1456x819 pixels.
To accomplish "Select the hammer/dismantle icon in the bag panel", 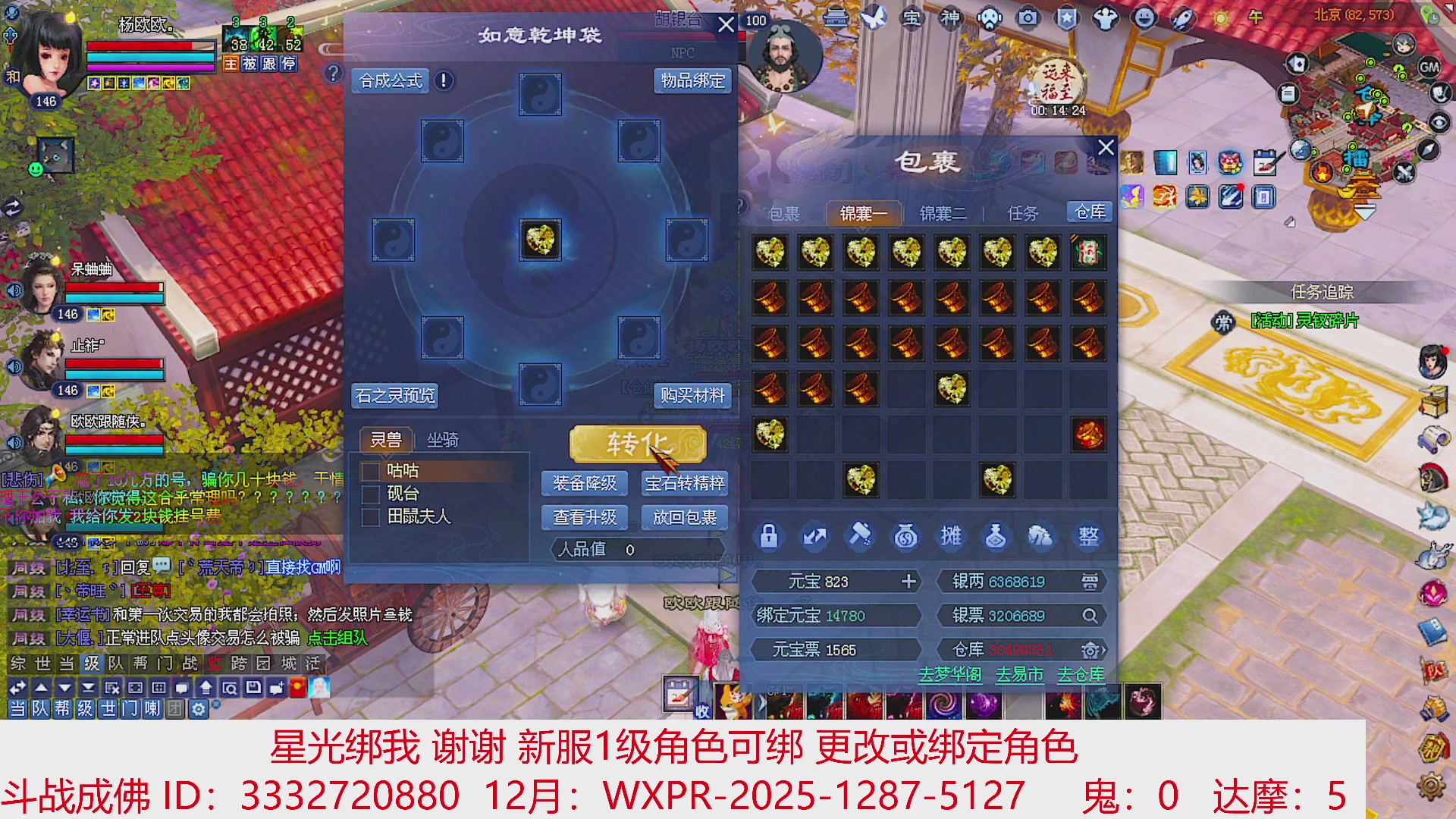I will click(x=861, y=536).
